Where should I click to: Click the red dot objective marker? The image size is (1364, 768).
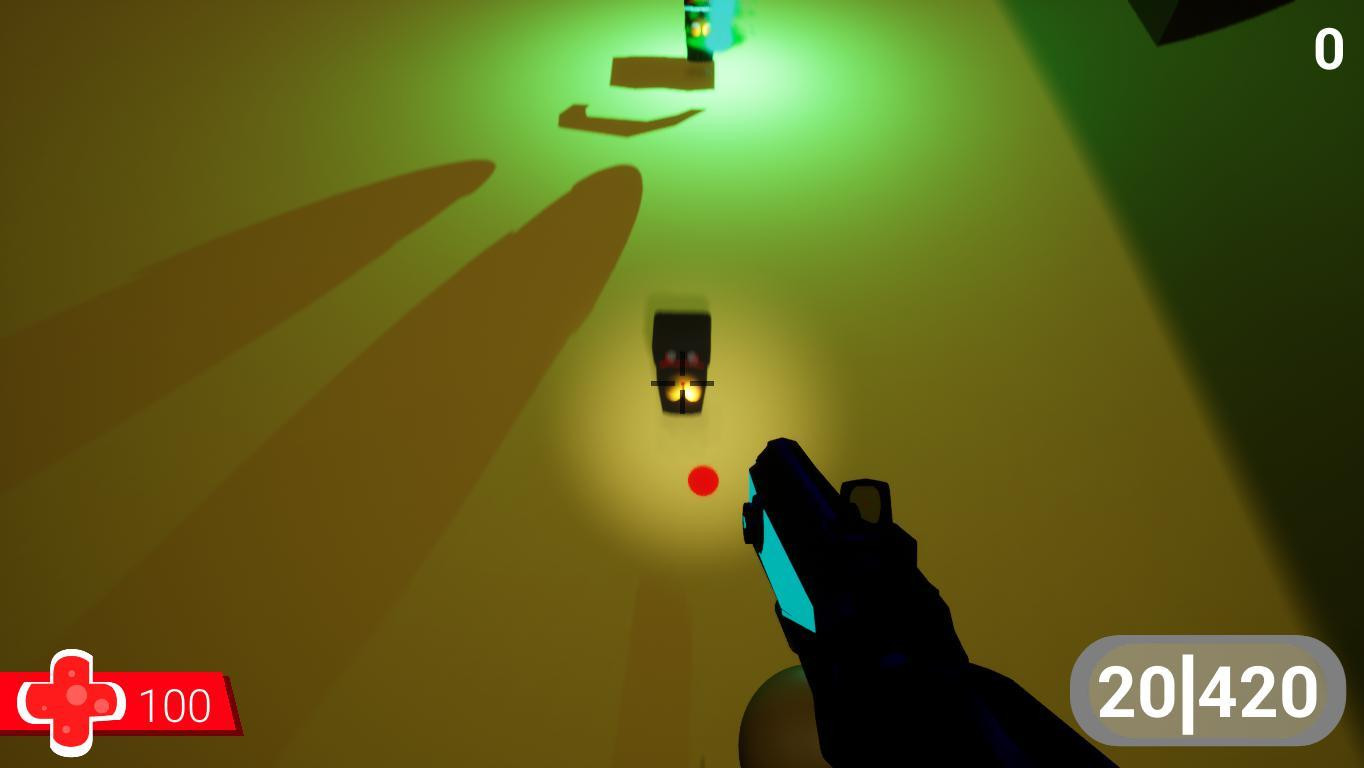[701, 482]
